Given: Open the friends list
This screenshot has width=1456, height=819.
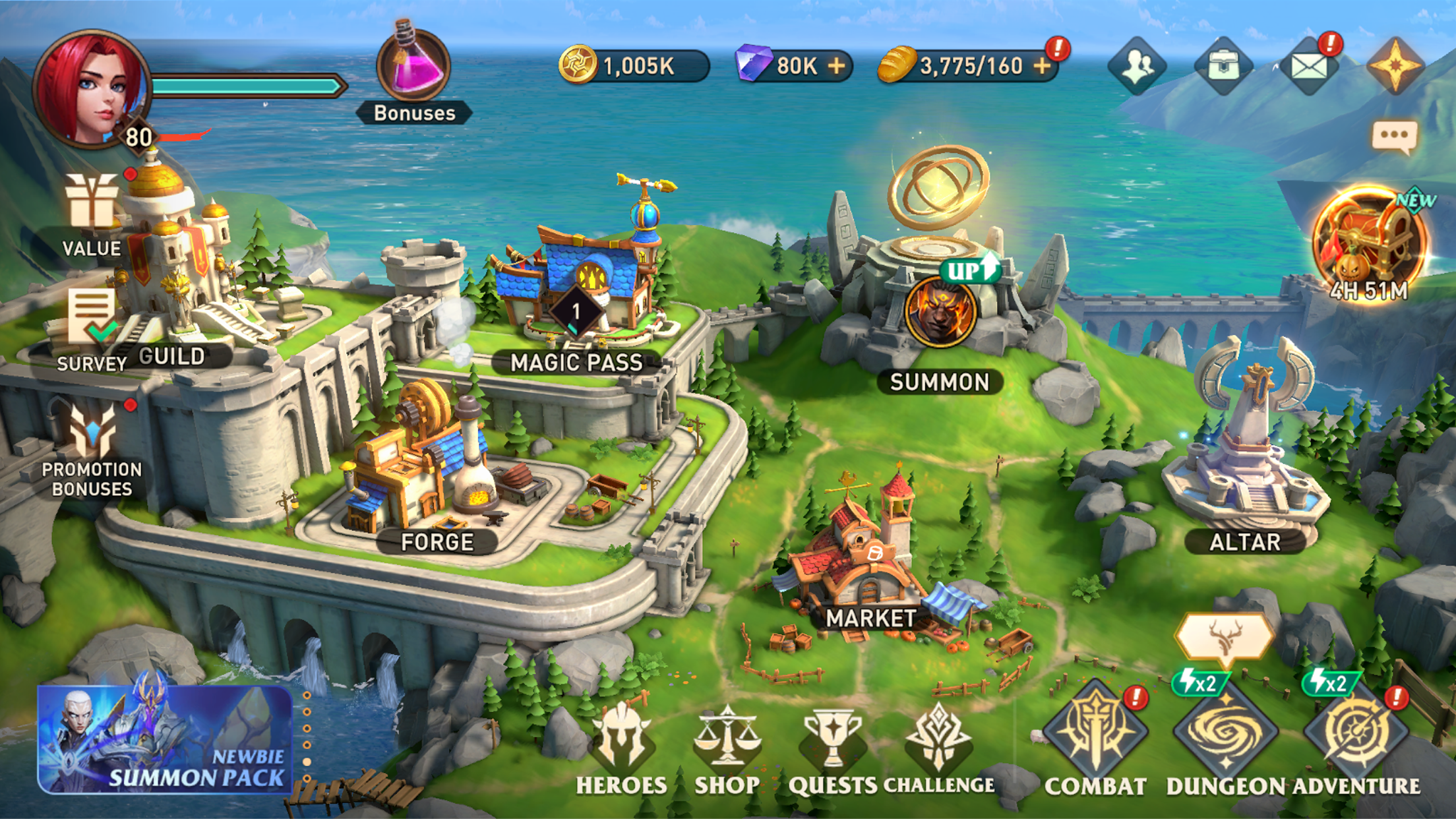Looking at the screenshot, I should (x=1137, y=66).
